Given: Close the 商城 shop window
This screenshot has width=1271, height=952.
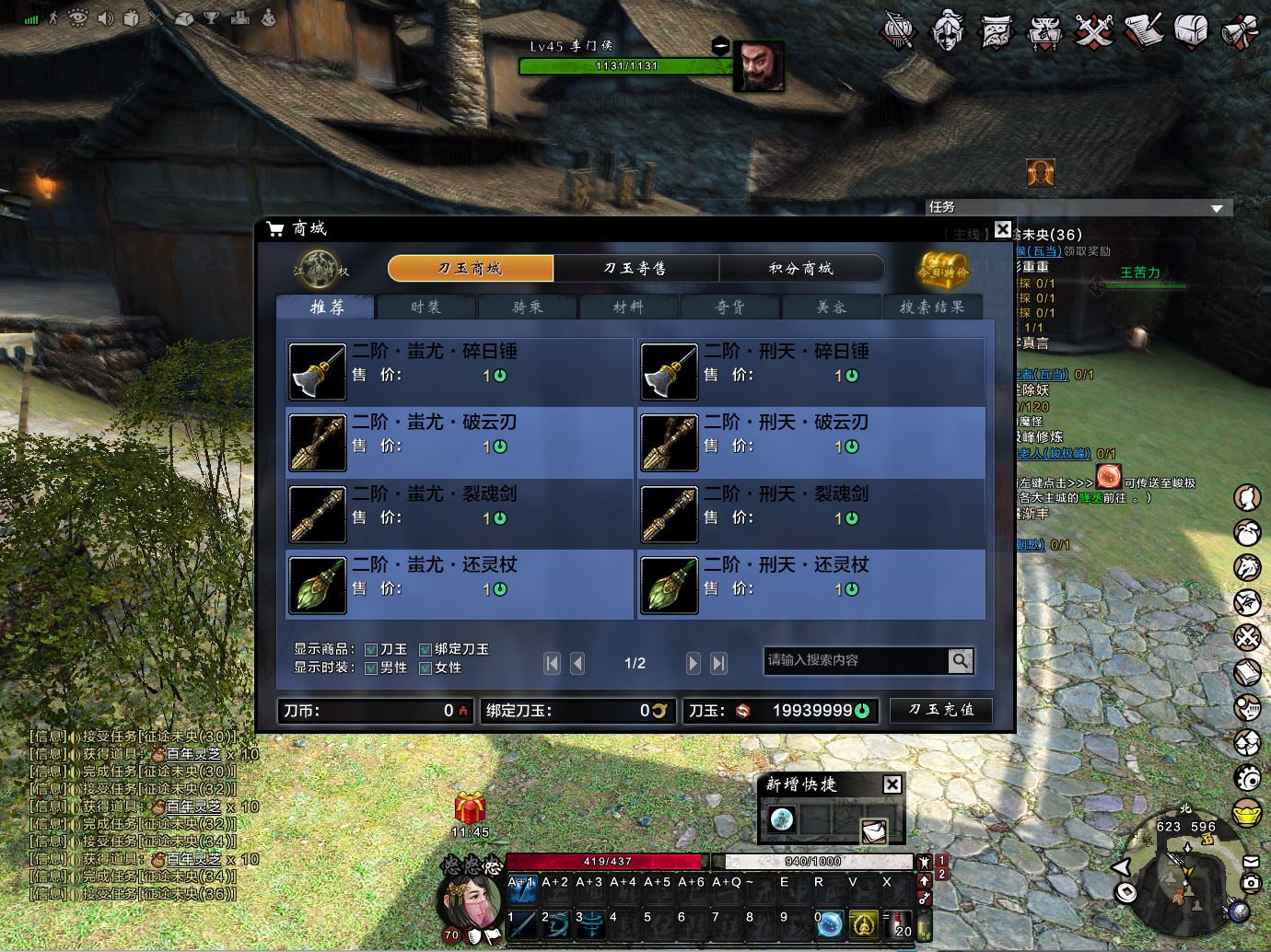Looking at the screenshot, I should point(1003,229).
